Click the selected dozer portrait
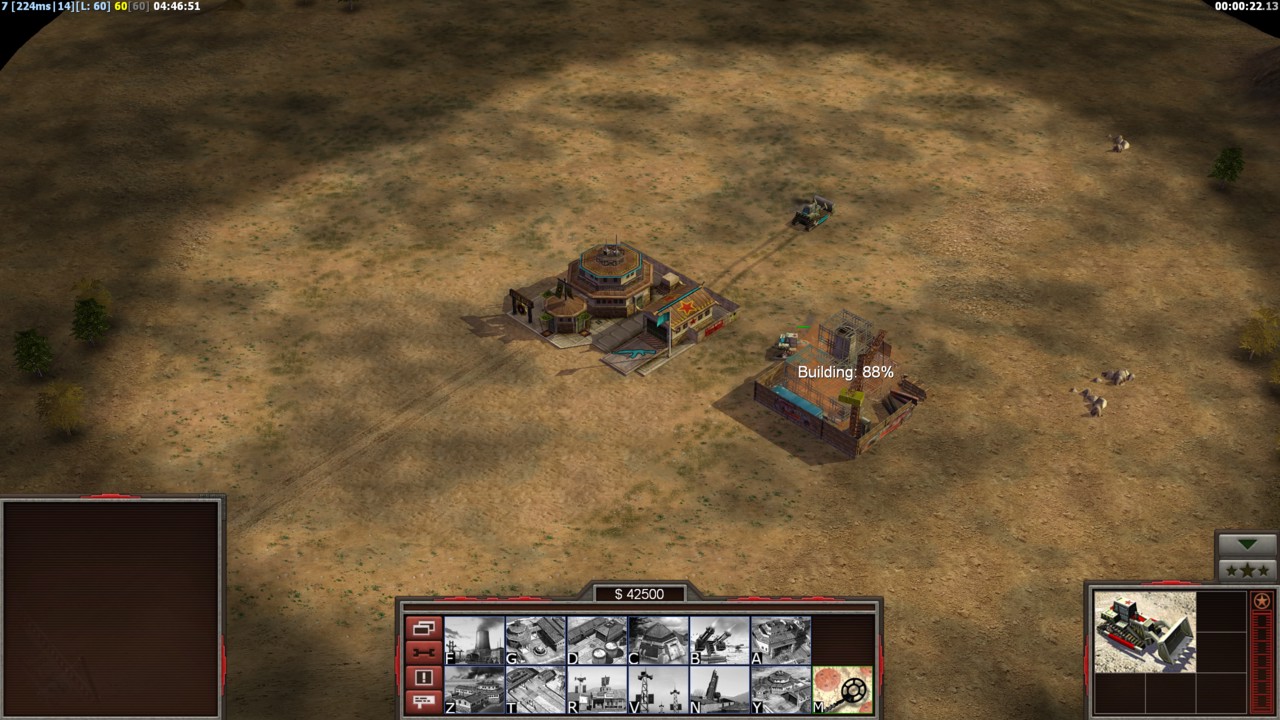Viewport: 1280px width, 720px height. click(x=1144, y=631)
